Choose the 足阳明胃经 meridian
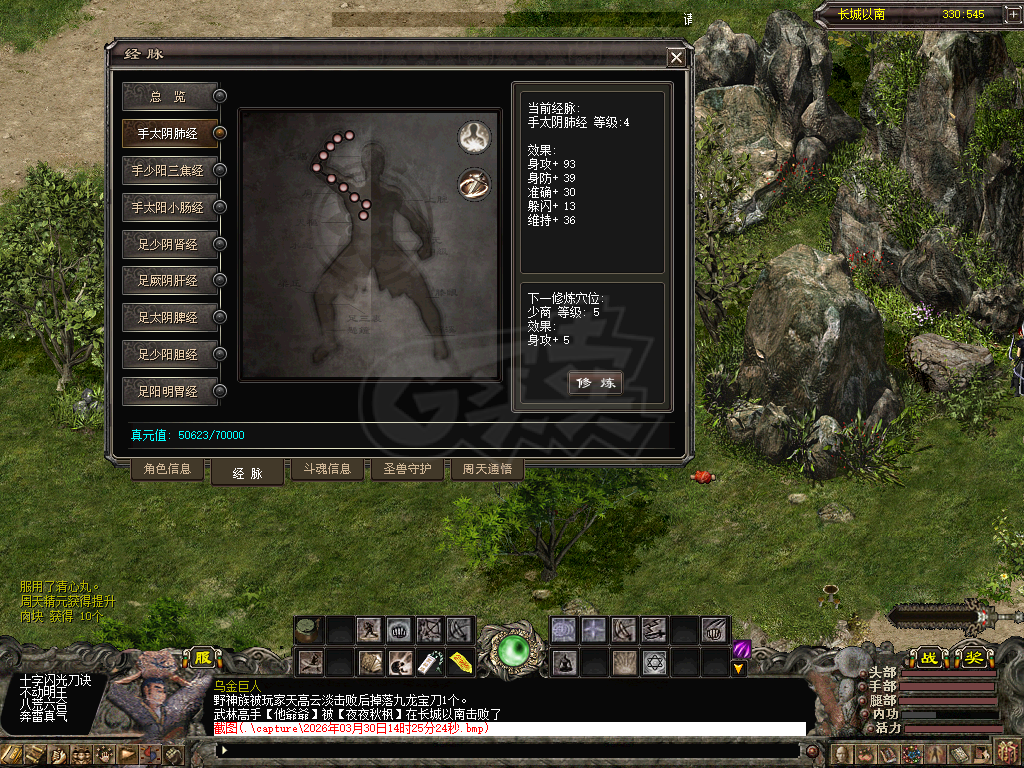This screenshot has width=1024, height=768. (170, 390)
